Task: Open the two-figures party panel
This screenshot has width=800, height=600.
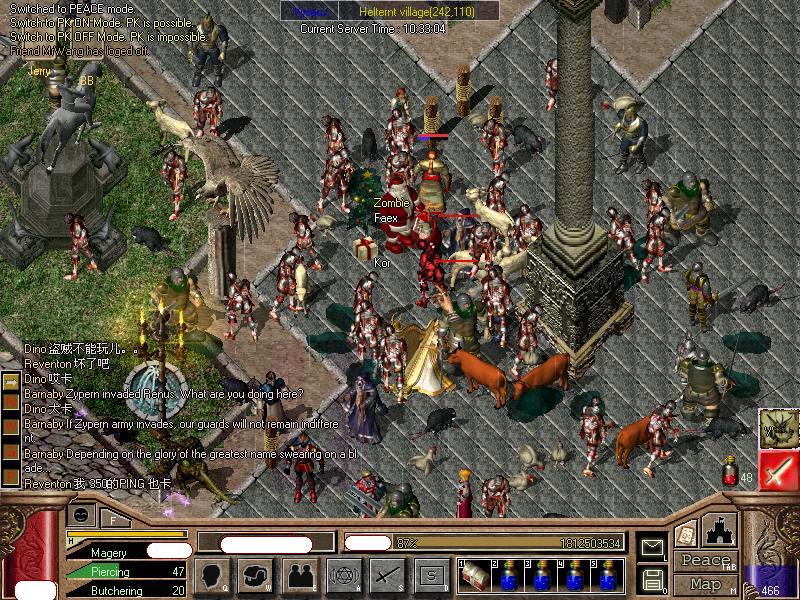Action: (299, 575)
